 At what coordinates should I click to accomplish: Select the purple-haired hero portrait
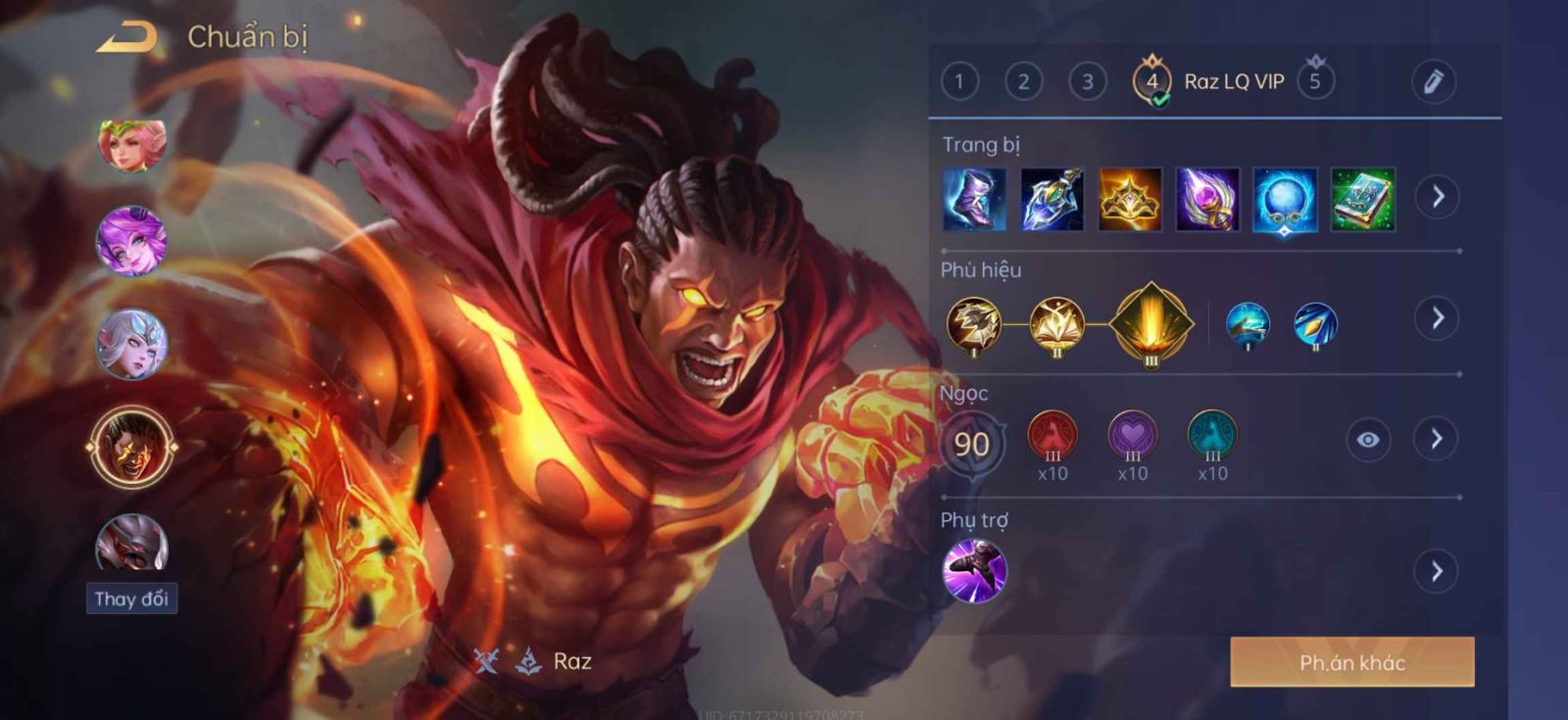pos(131,241)
